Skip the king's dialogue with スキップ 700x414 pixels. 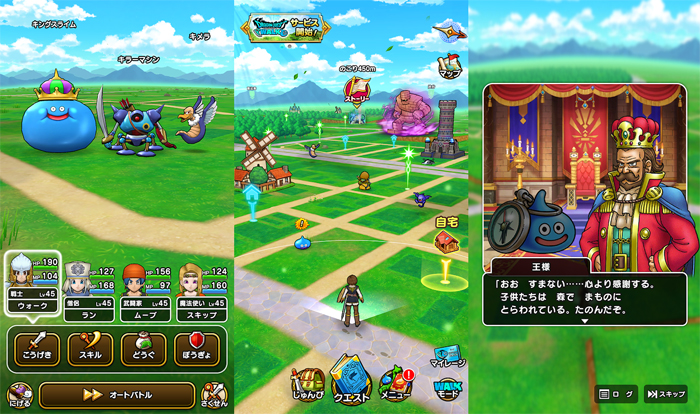click(x=665, y=394)
